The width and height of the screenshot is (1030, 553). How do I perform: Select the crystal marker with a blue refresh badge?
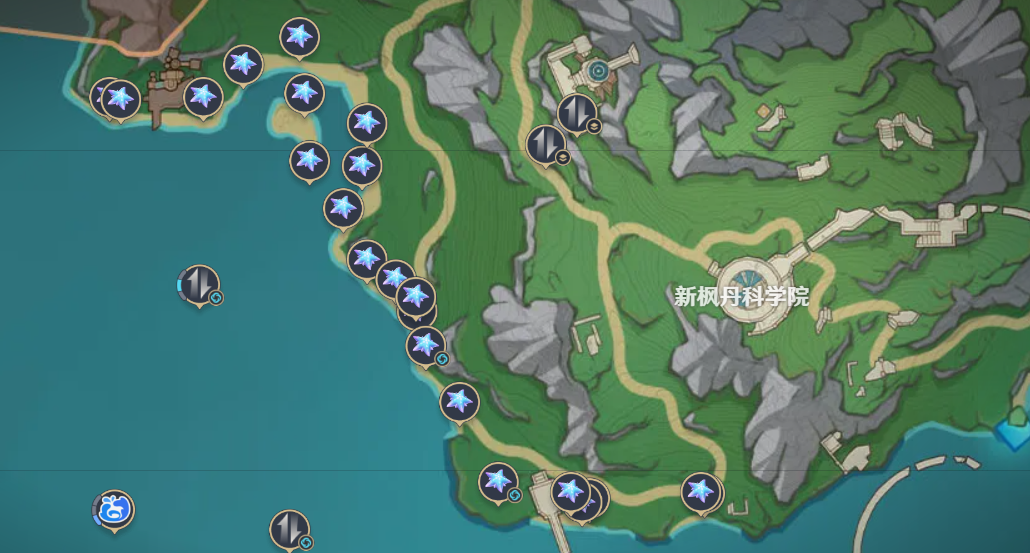click(426, 345)
